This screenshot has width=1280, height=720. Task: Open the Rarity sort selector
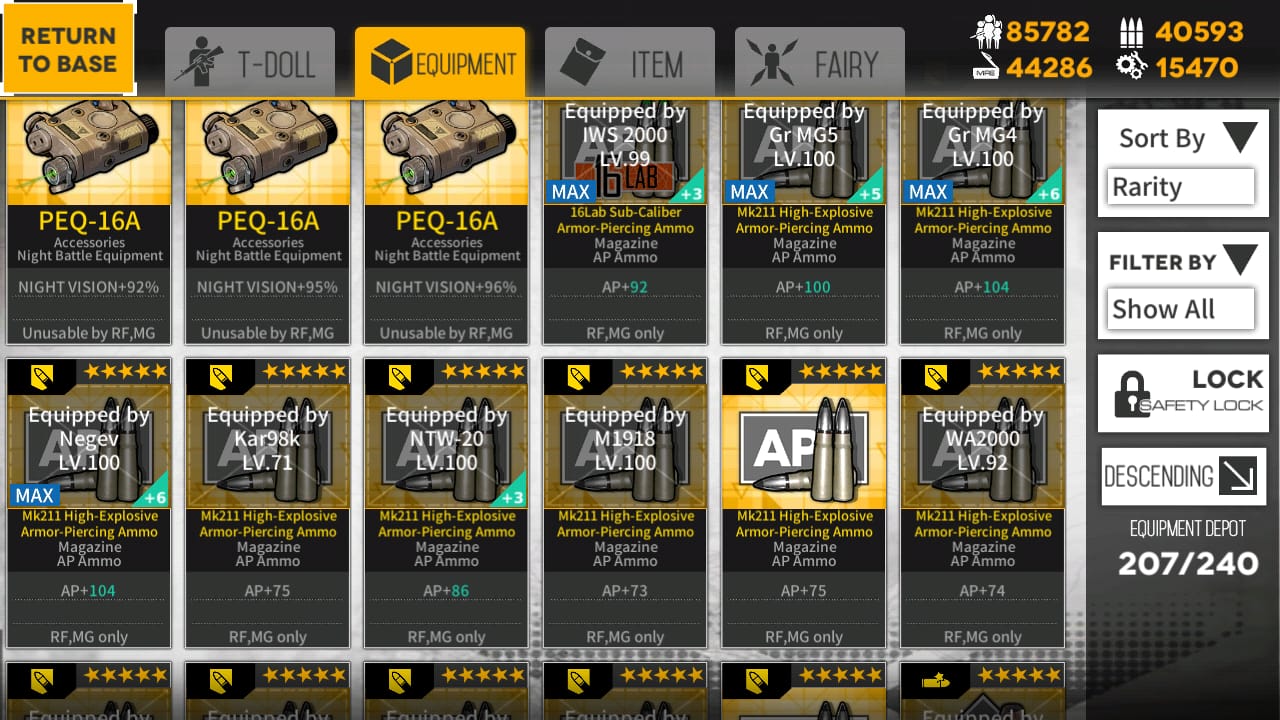[1180, 186]
